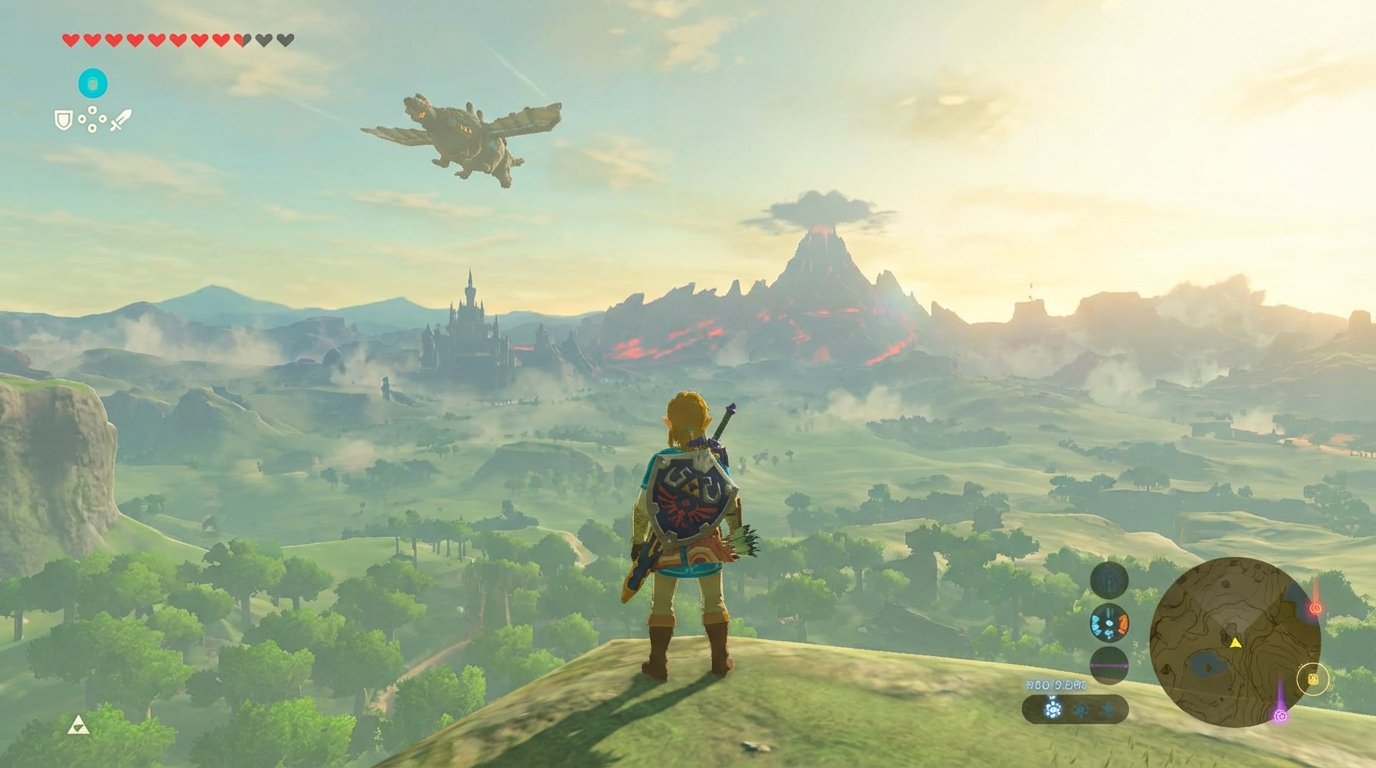Click the first red heart in the health bar
Image resolution: width=1376 pixels, height=768 pixels.
tap(70, 39)
